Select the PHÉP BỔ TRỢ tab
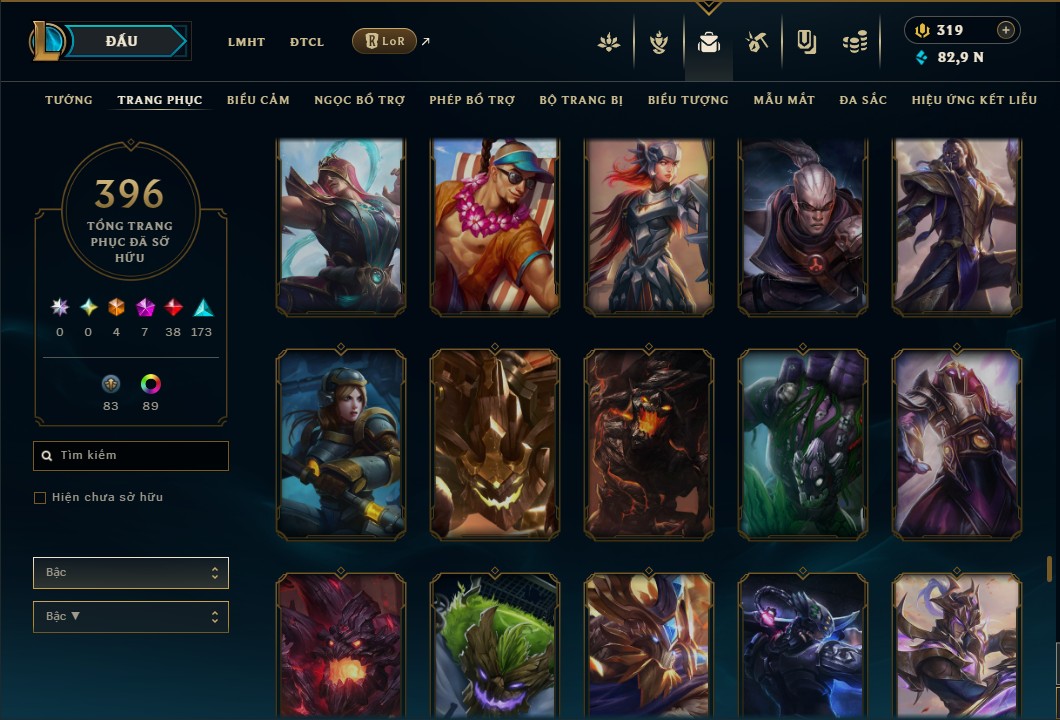1060x720 pixels. pos(472,100)
